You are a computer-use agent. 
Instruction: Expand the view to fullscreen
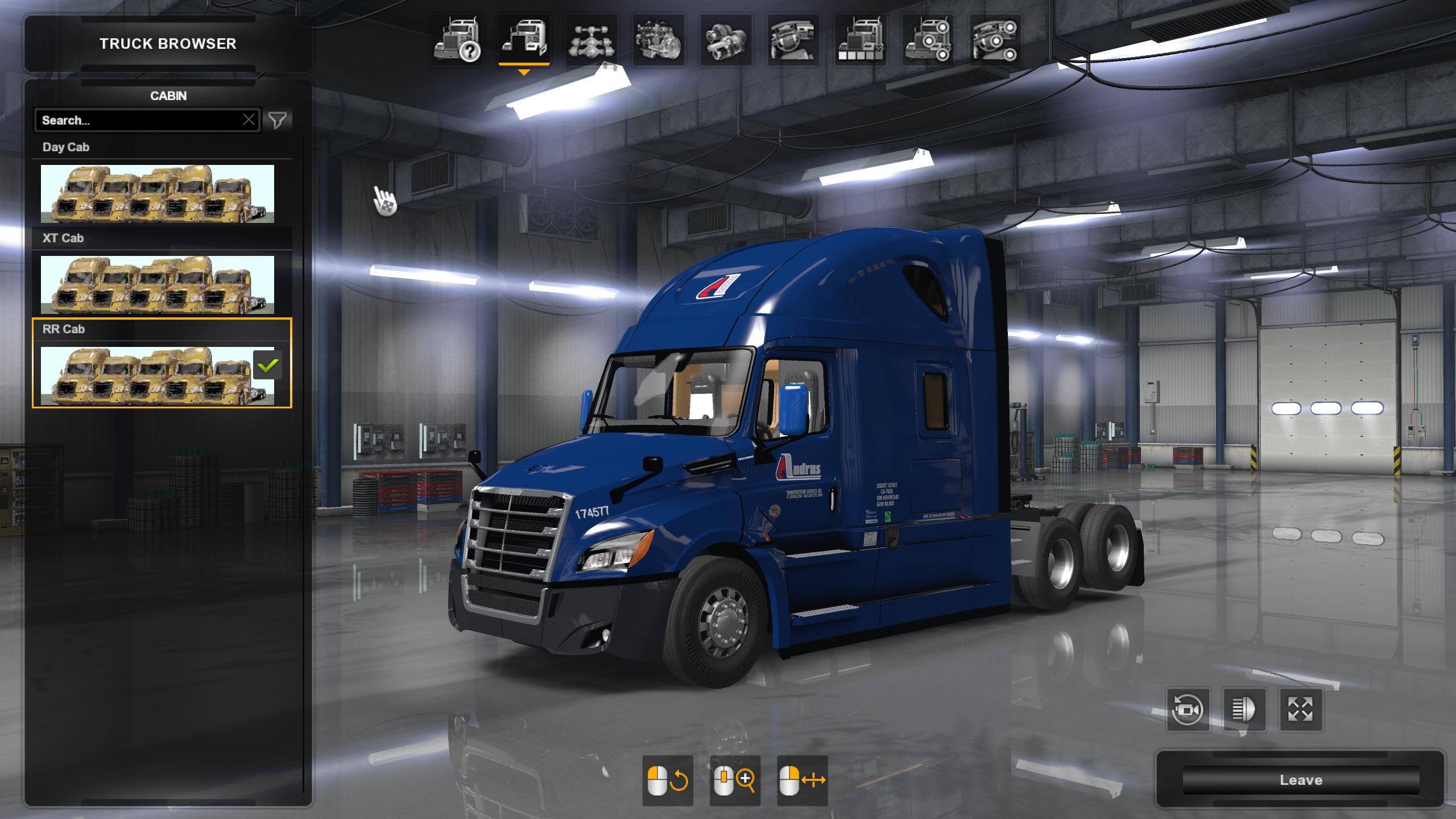[1300, 709]
